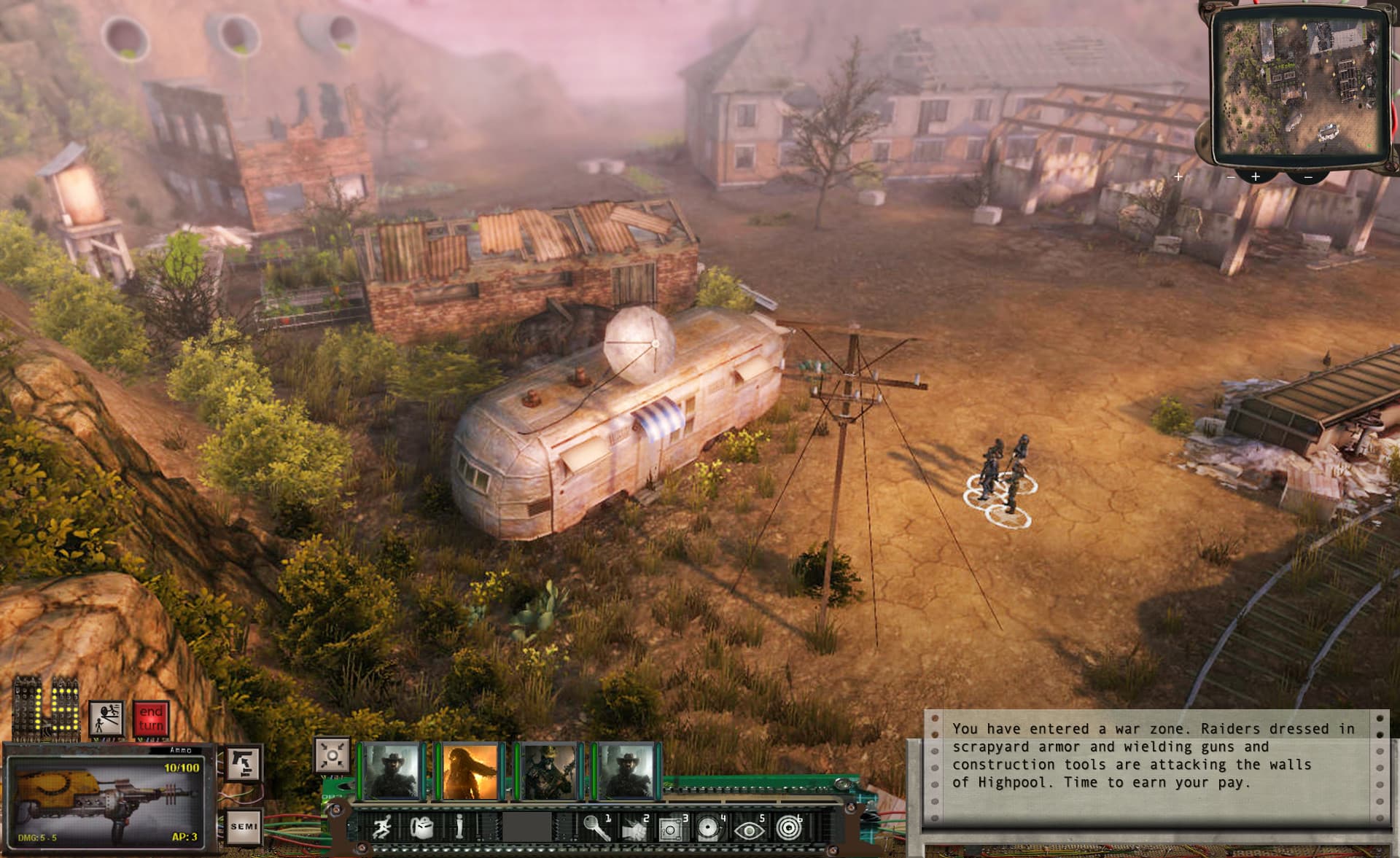Open the backpack inventory icon
The width and height of the screenshot is (1400, 858).
421,827
